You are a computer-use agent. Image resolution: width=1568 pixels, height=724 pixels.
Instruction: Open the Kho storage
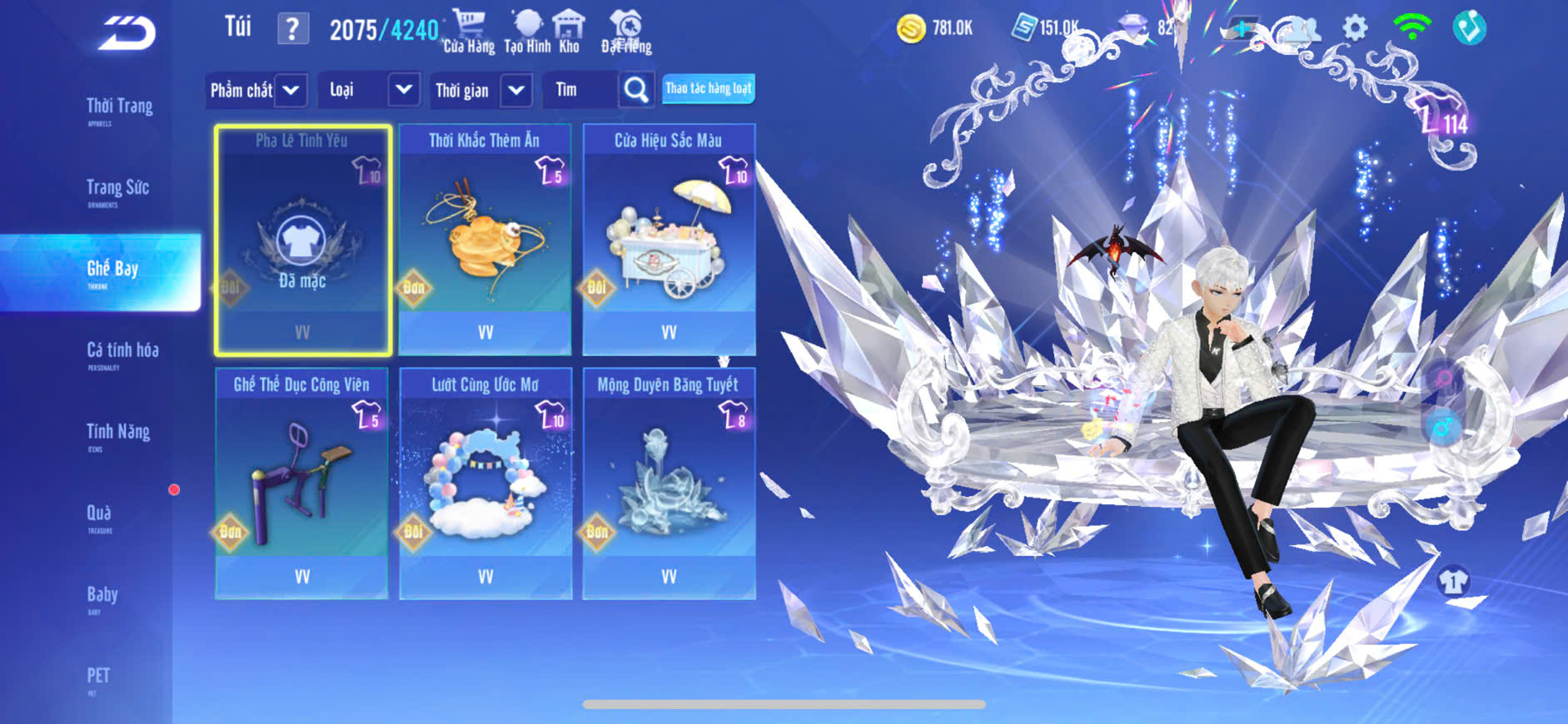569,32
